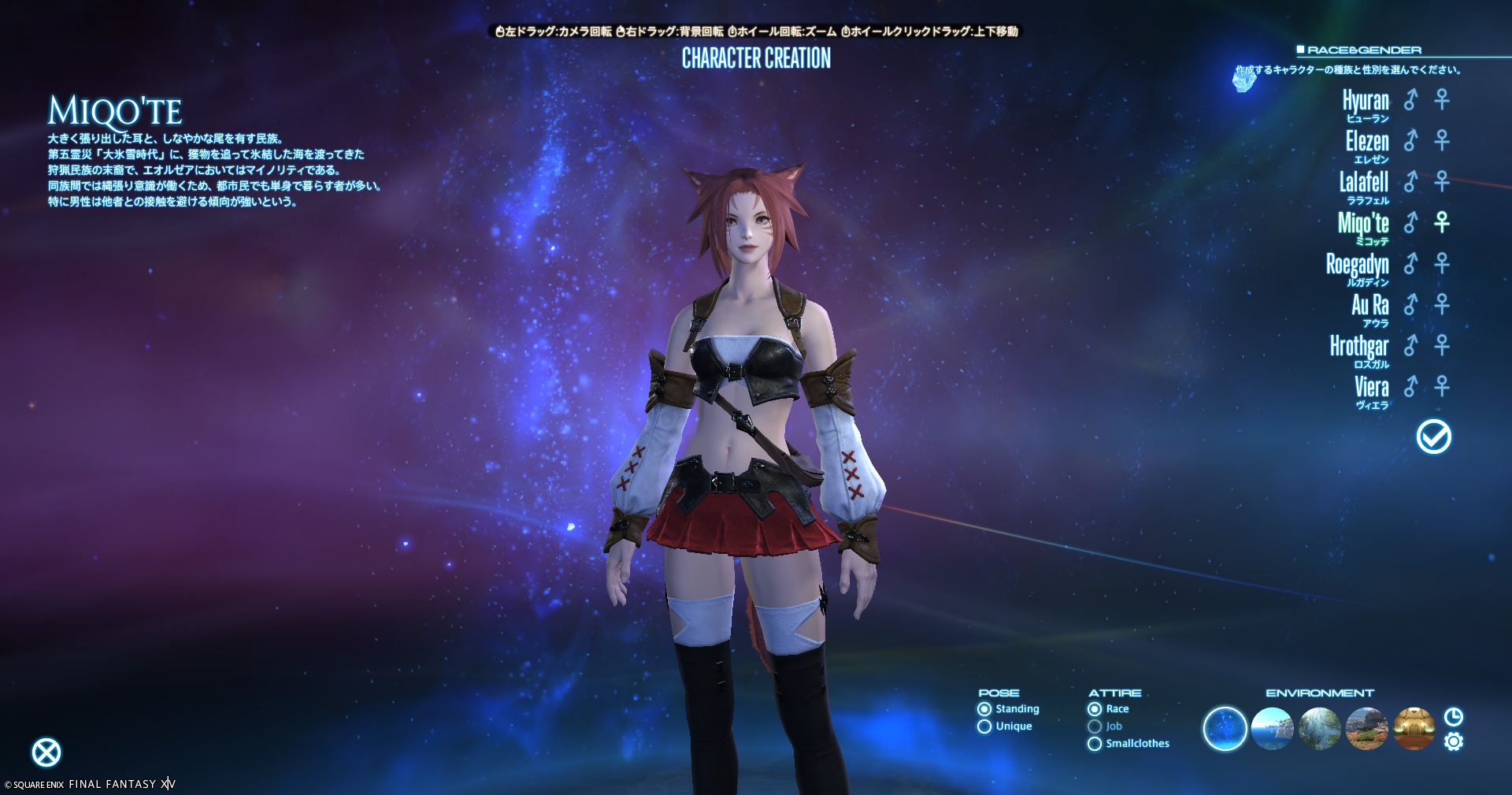This screenshot has height=795, width=1512.
Task: Confirm race selection with the checkmark button
Action: tap(1433, 437)
